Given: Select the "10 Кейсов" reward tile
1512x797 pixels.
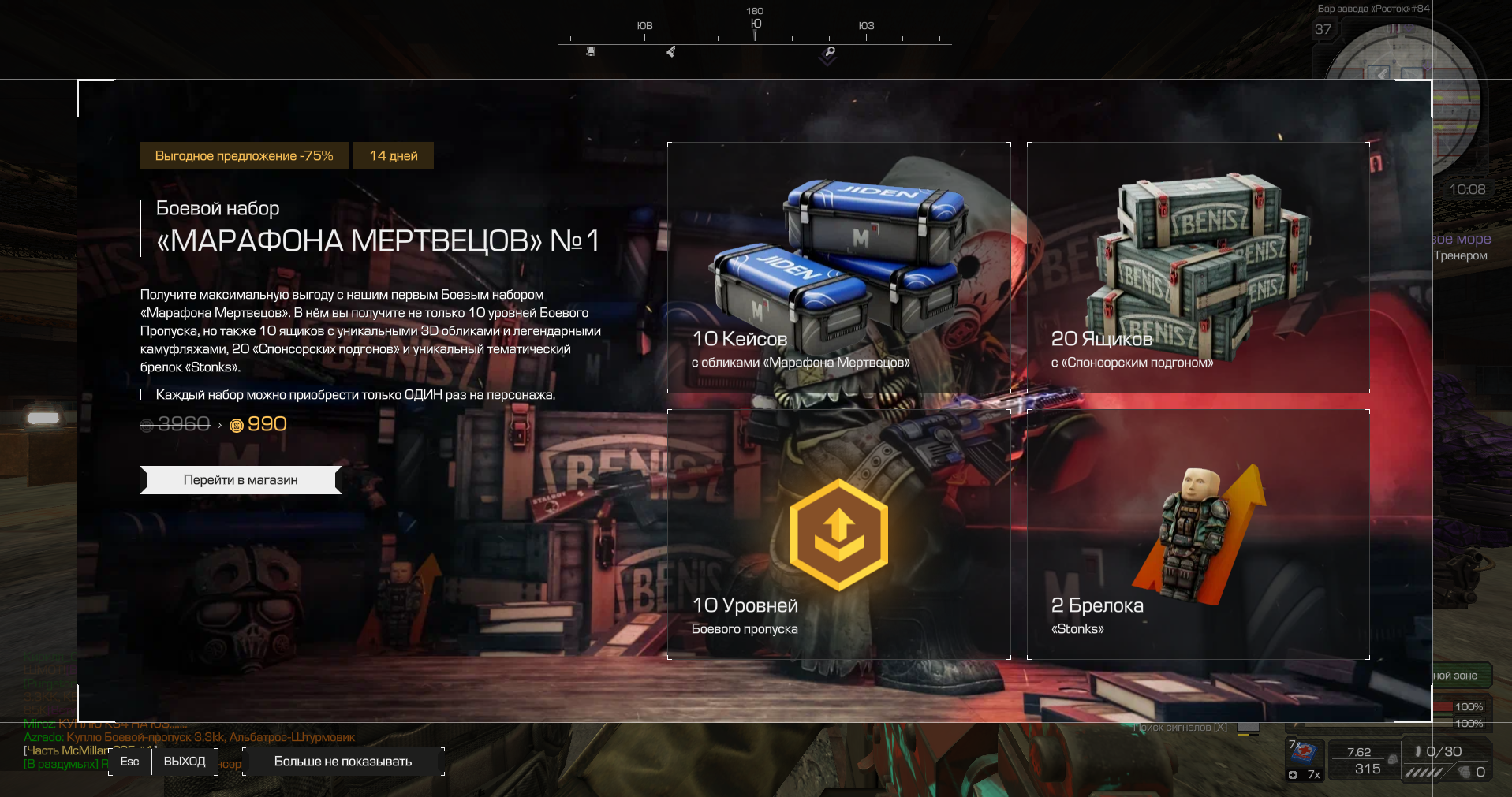Looking at the screenshot, I should click(x=838, y=267).
